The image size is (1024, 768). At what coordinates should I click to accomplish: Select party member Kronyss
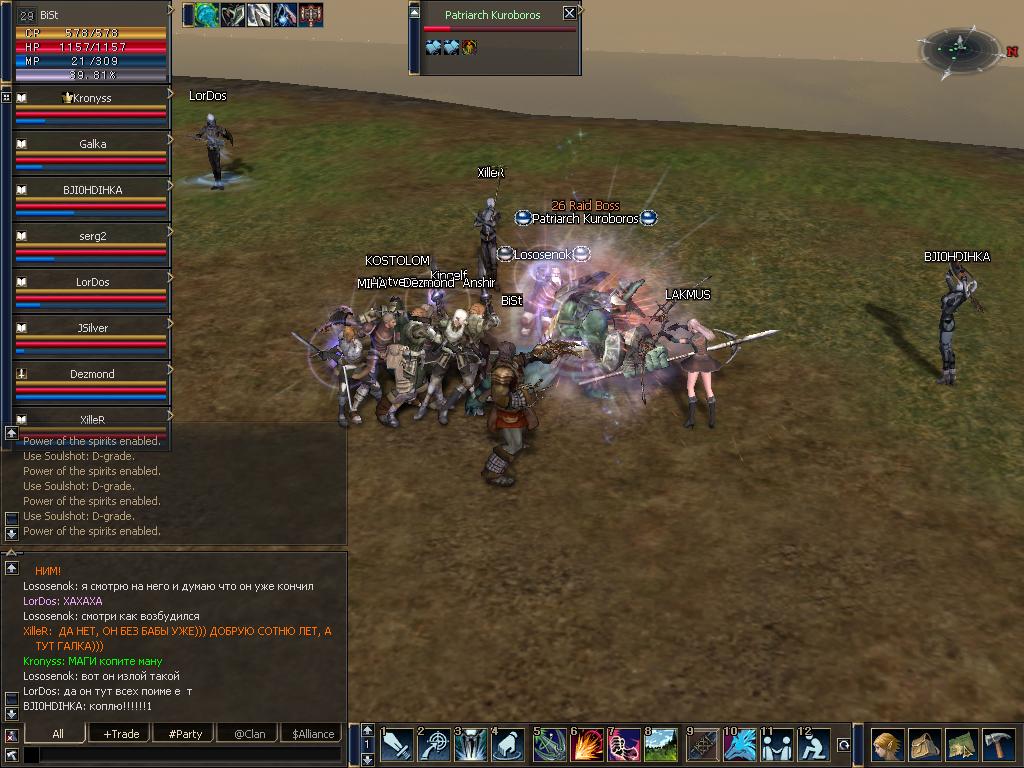click(x=92, y=98)
